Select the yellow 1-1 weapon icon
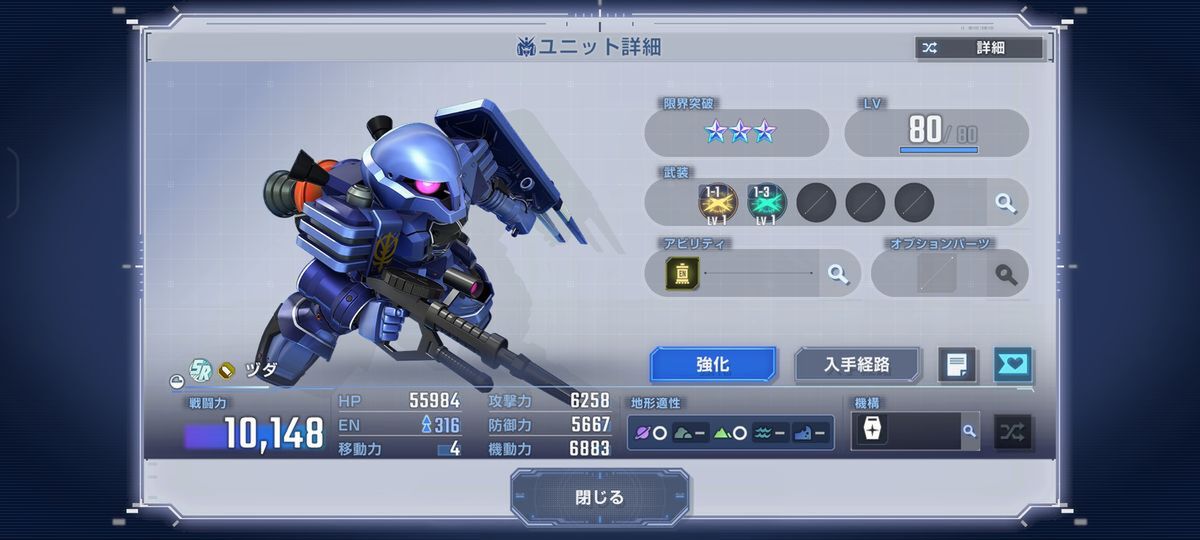Viewport: 1200px width, 540px height. click(x=717, y=203)
